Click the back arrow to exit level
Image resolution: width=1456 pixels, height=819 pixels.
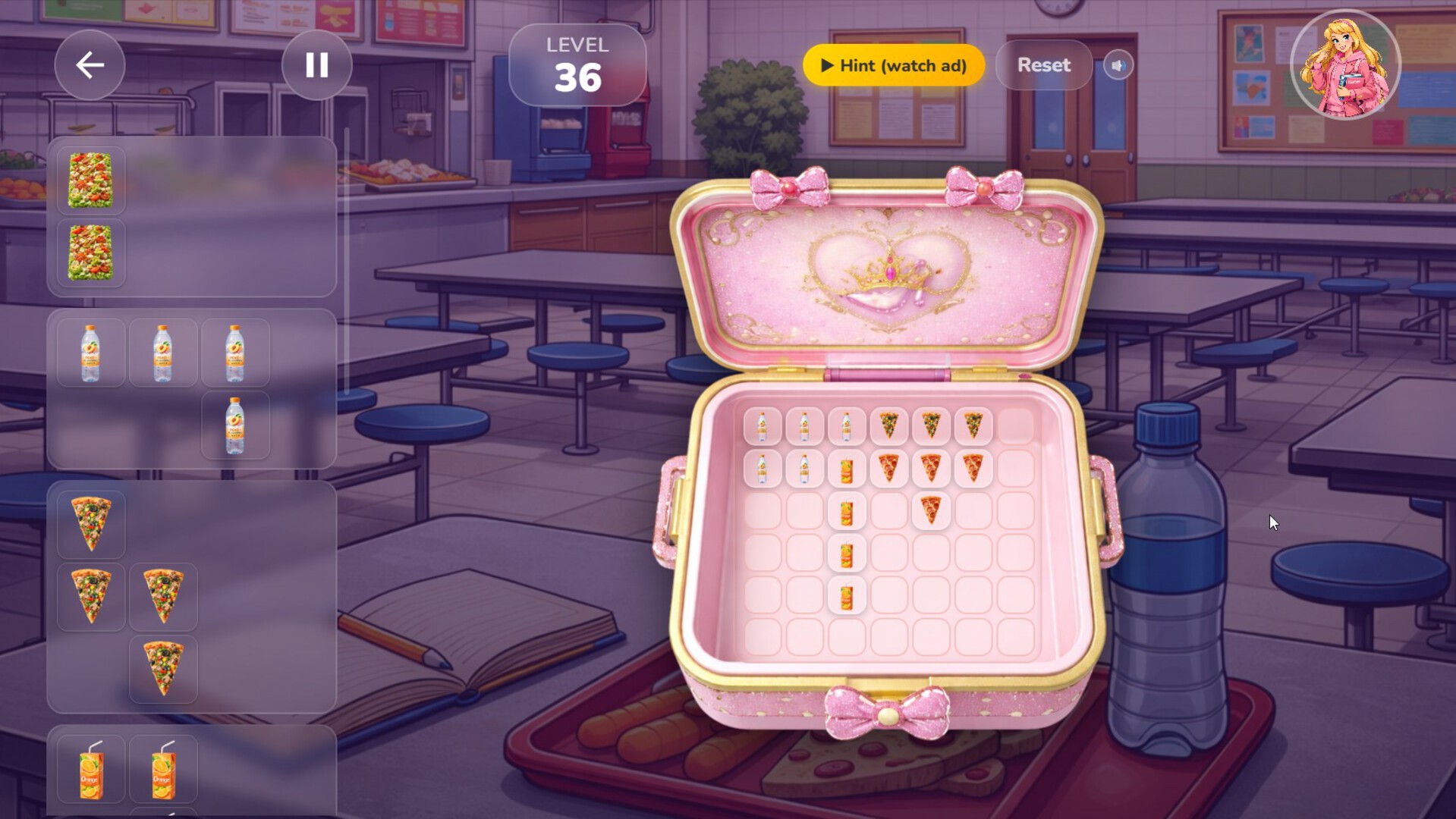click(x=90, y=65)
